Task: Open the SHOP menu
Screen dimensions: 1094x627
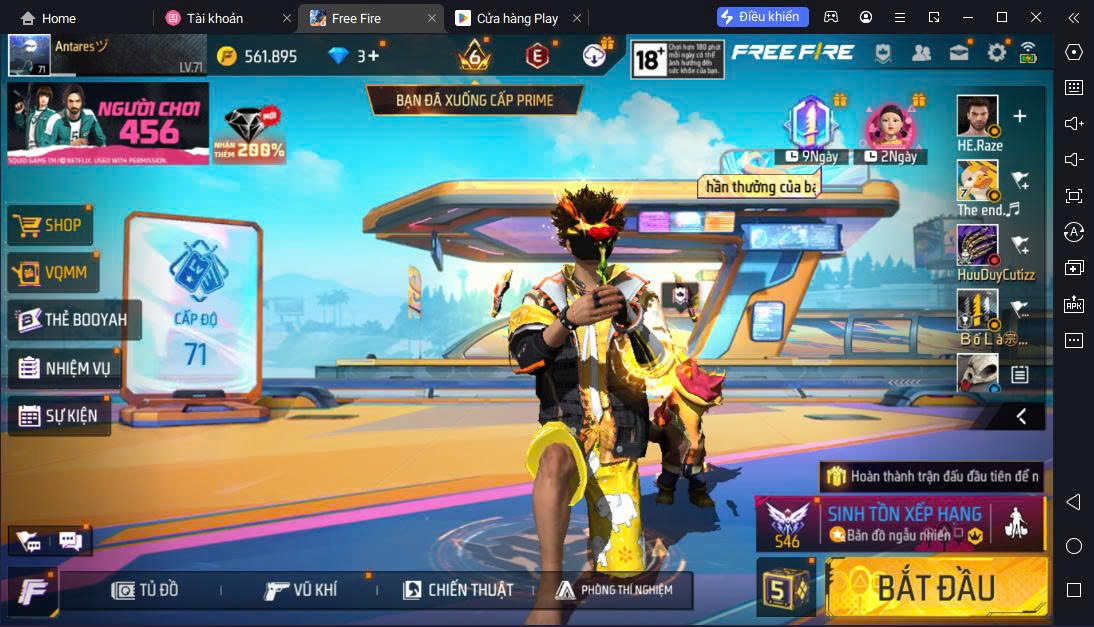Action: pos(51,226)
